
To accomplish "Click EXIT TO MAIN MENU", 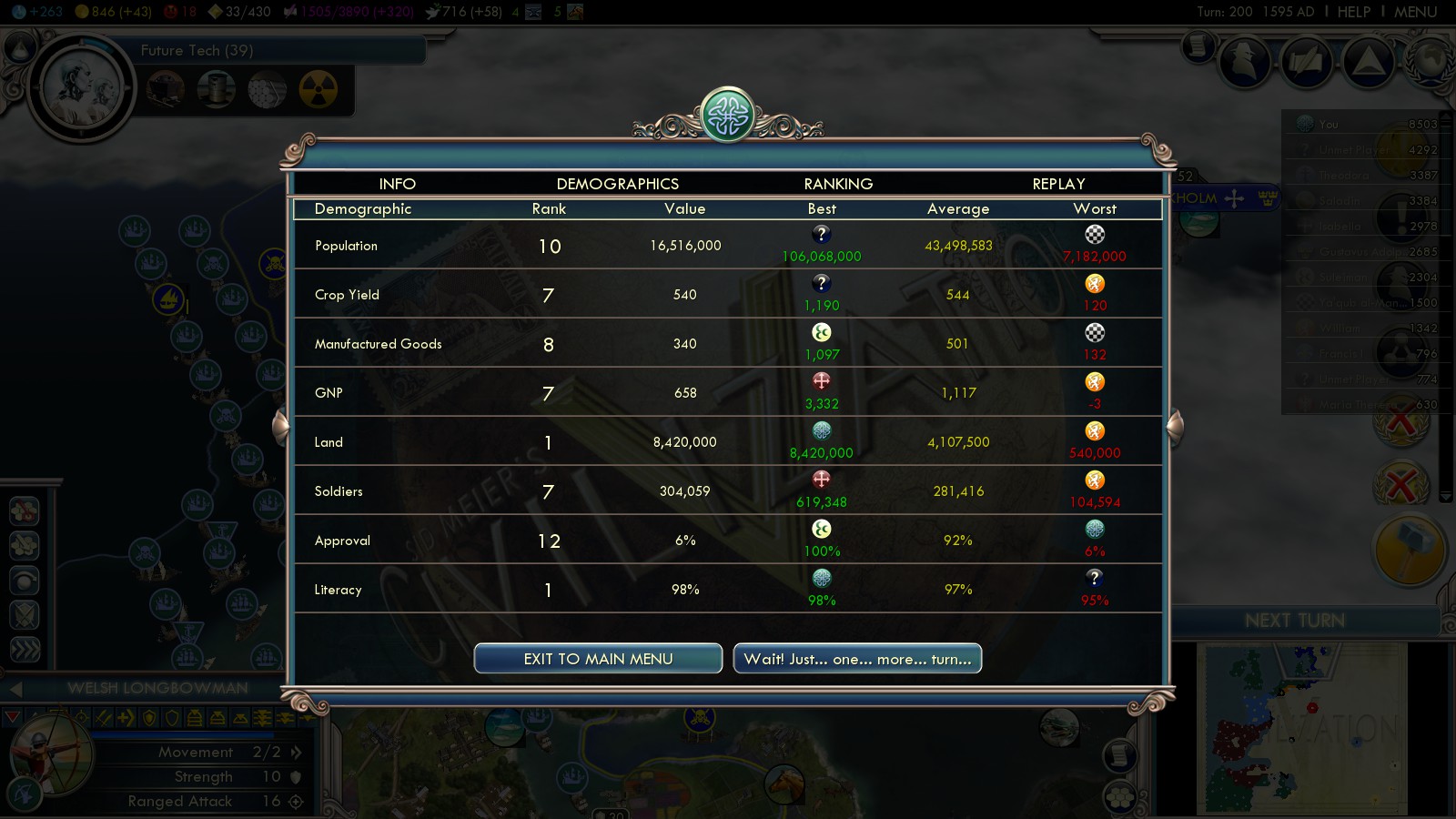I will point(598,659).
